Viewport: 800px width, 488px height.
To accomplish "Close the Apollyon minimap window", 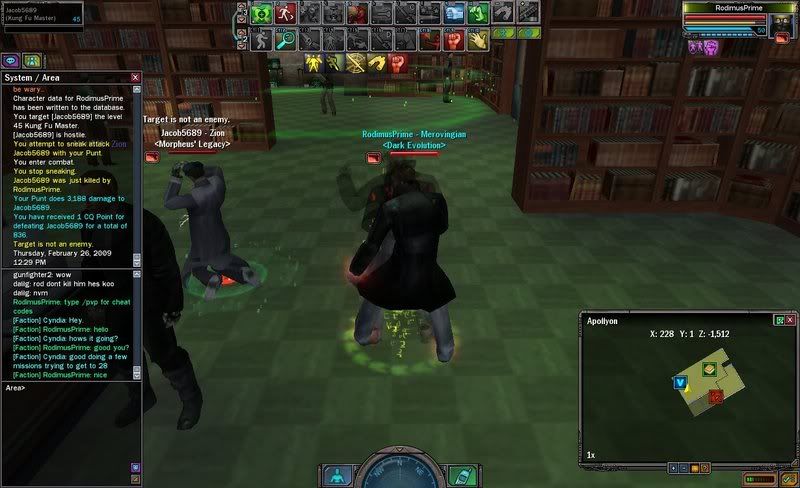I will click(x=790, y=320).
